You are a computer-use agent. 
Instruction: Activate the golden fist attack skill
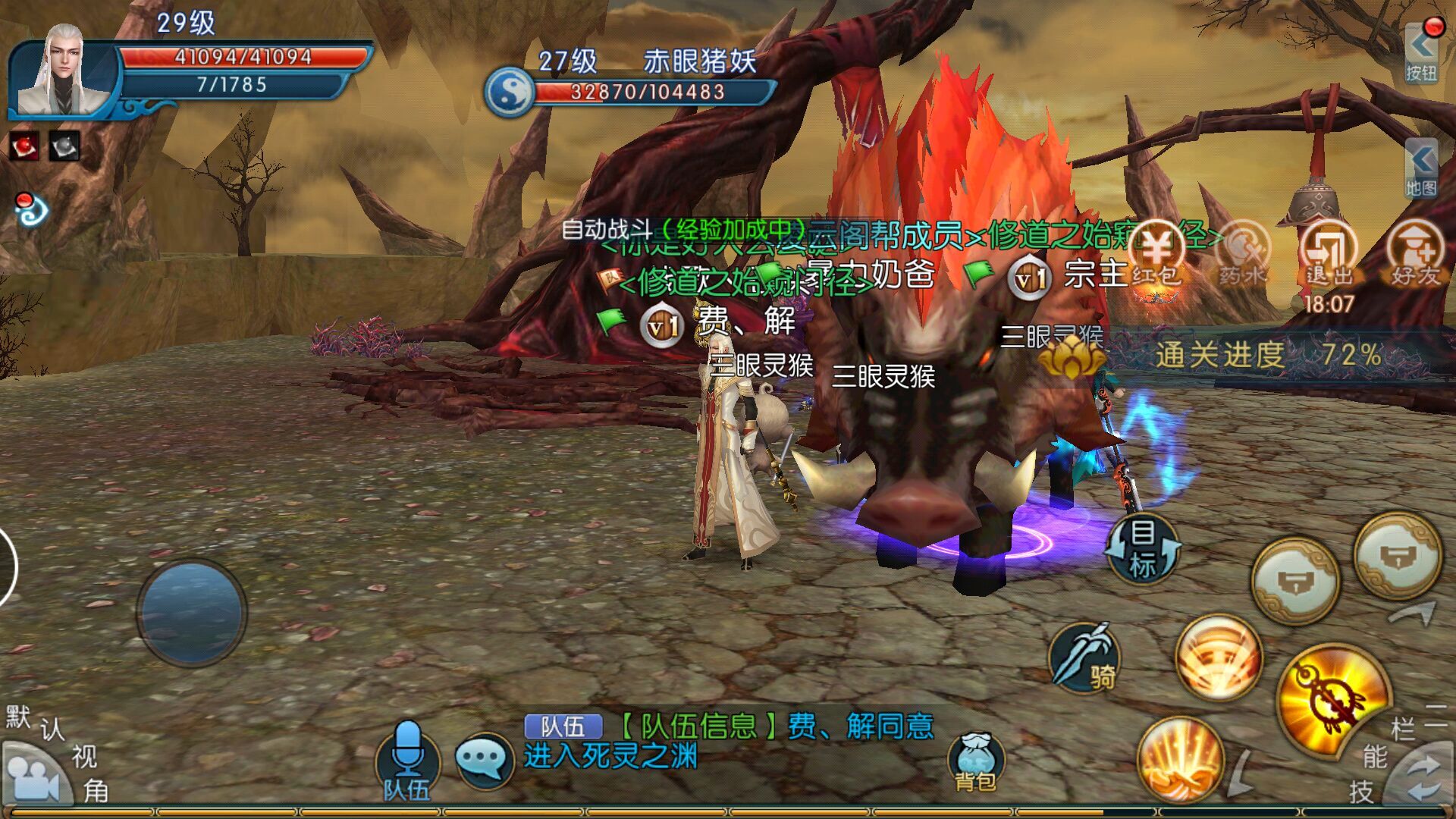(x=1180, y=758)
